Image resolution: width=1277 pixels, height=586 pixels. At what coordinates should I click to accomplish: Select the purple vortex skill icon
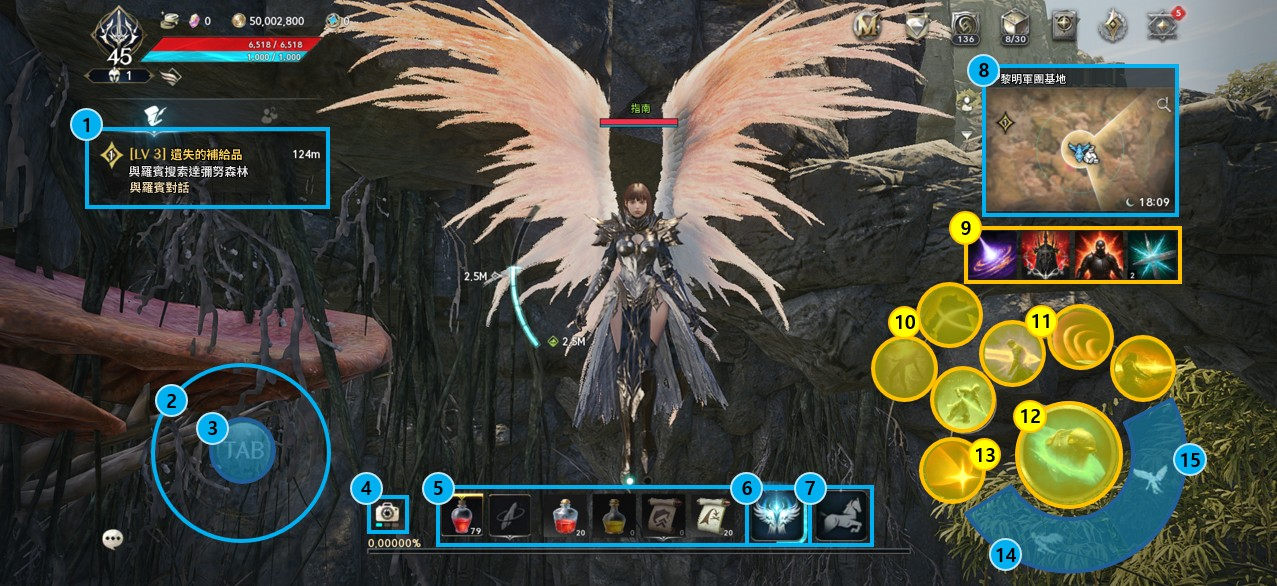pyautogui.click(x=992, y=254)
